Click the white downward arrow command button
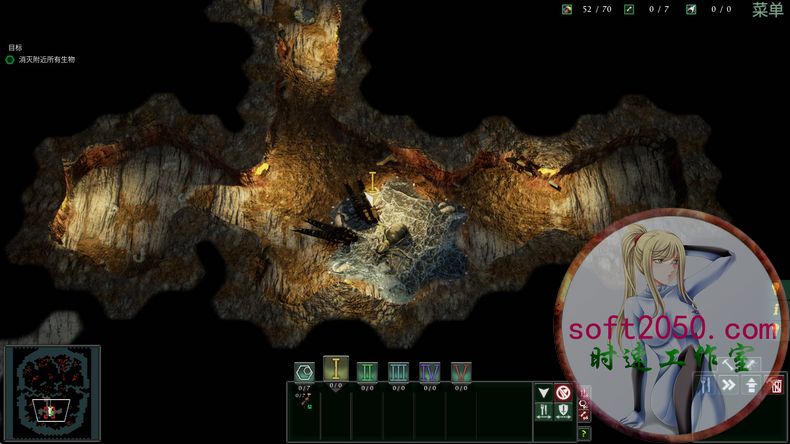The image size is (790, 444). coord(544,392)
